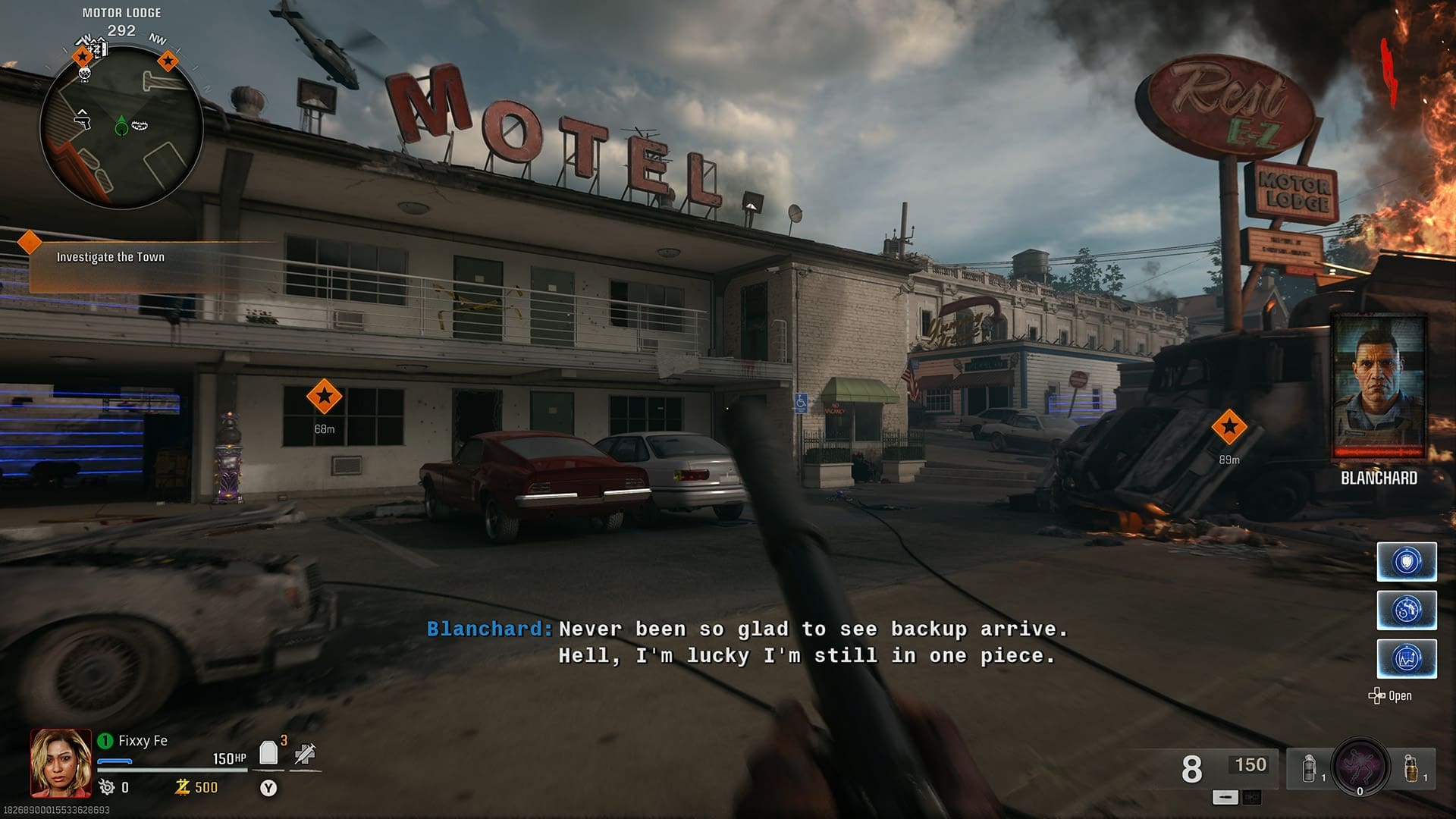Select the tactical frag grenade icon
Screen dimensions: 1456x819
click(x=1309, y=768)
